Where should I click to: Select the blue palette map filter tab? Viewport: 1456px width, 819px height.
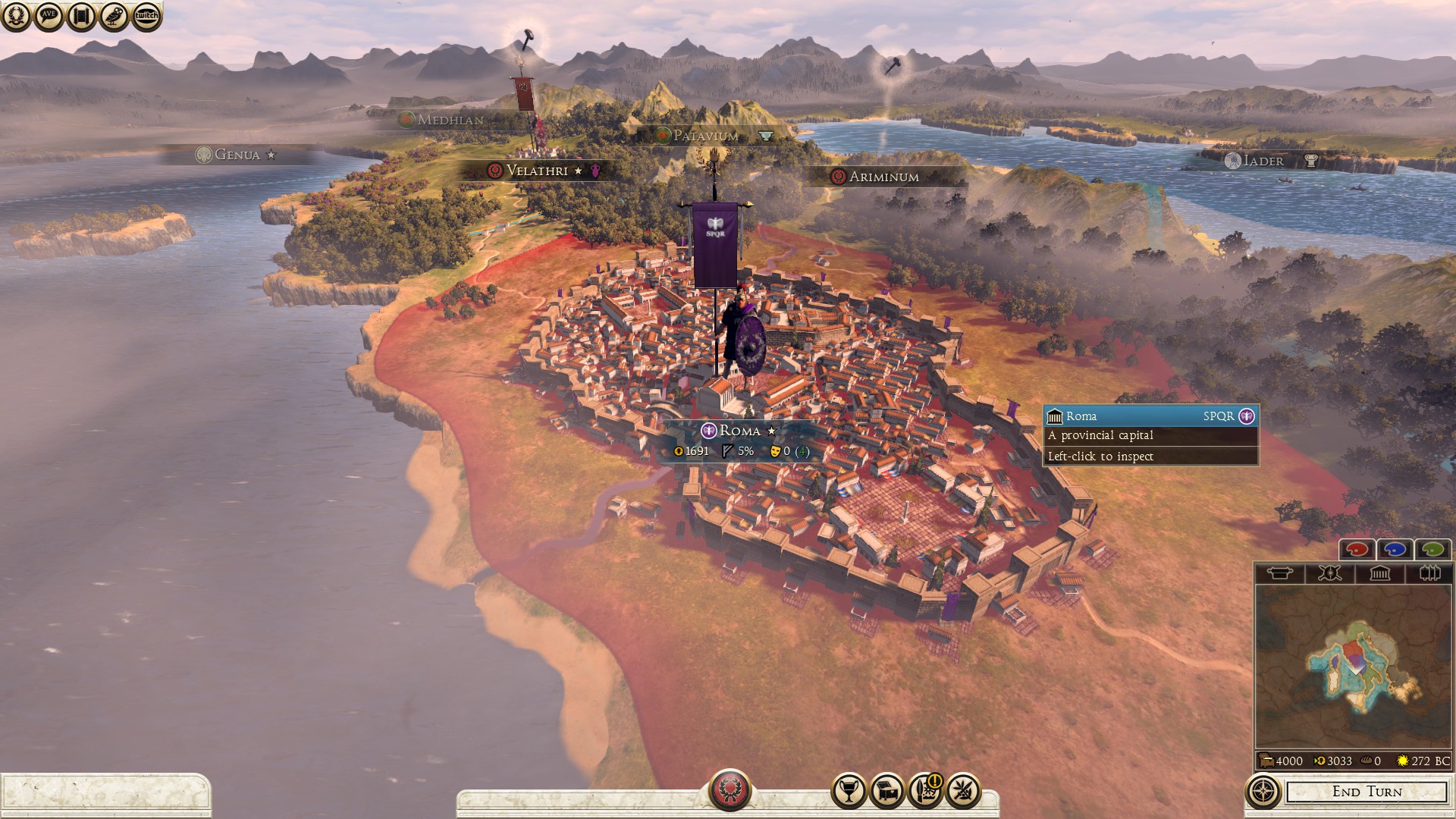1395,549
